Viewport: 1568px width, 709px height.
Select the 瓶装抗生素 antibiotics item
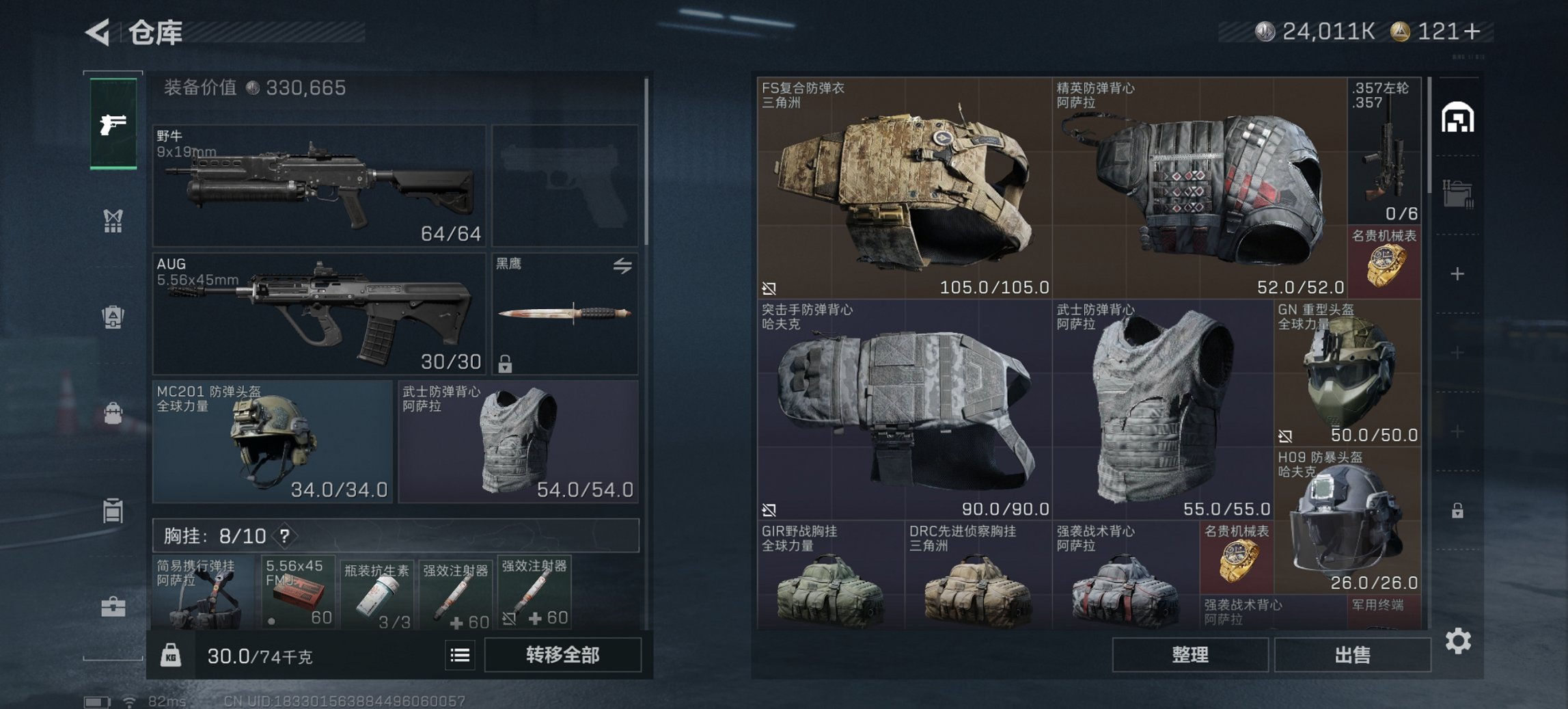click(x=376, y=593)
